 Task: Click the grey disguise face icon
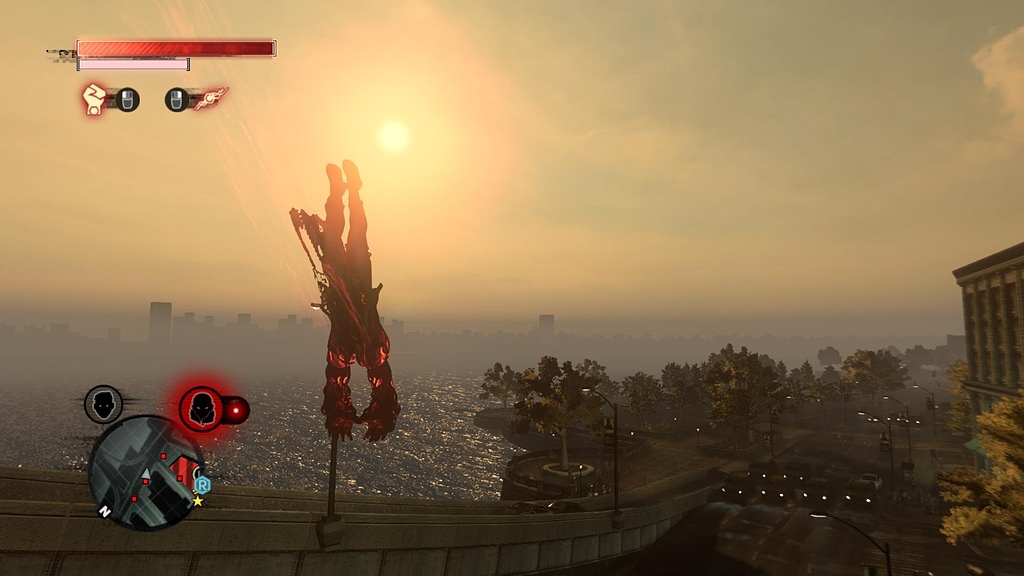[x=103, y=404]
